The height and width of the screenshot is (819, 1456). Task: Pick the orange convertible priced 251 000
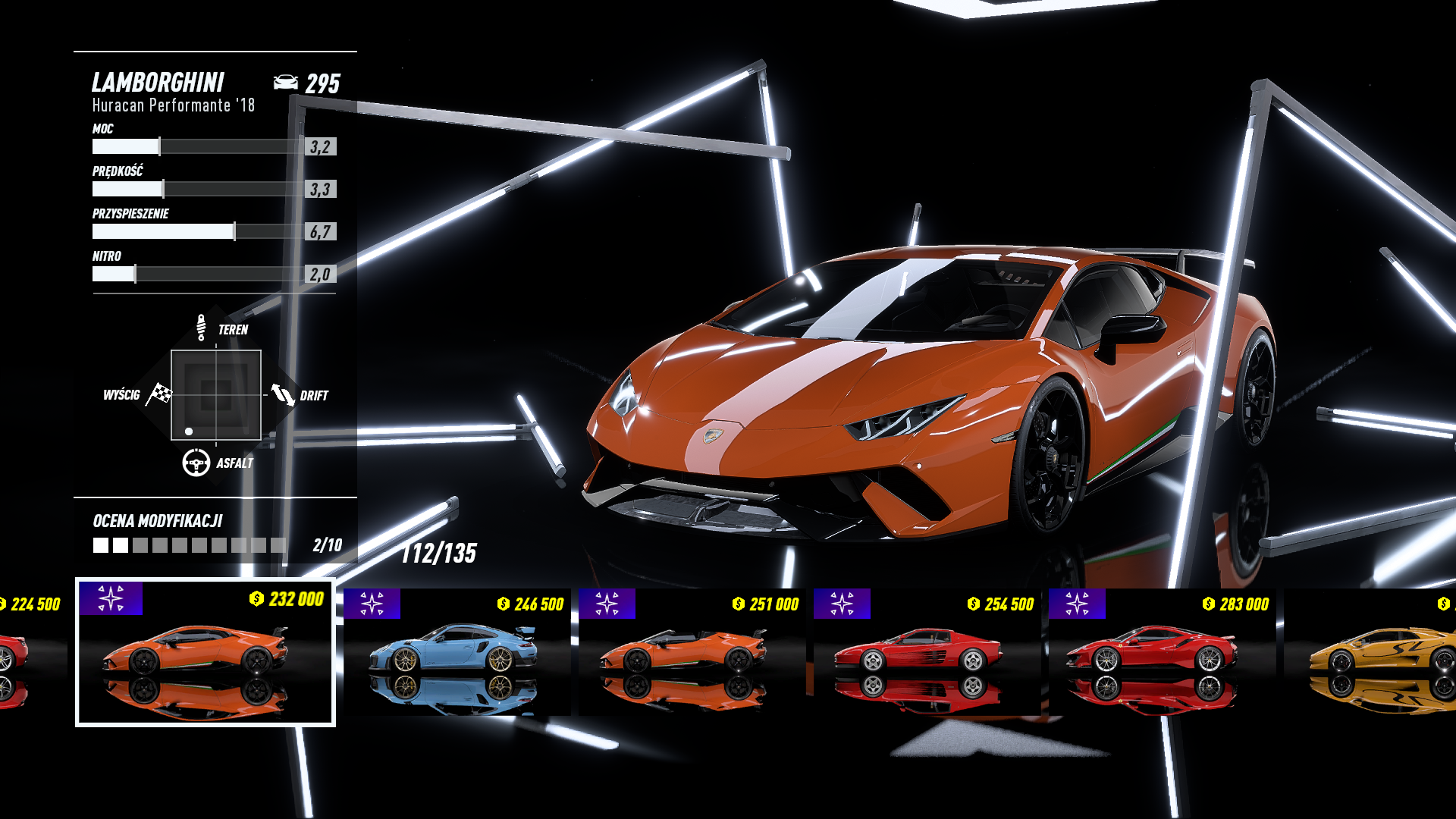[692, 652]
